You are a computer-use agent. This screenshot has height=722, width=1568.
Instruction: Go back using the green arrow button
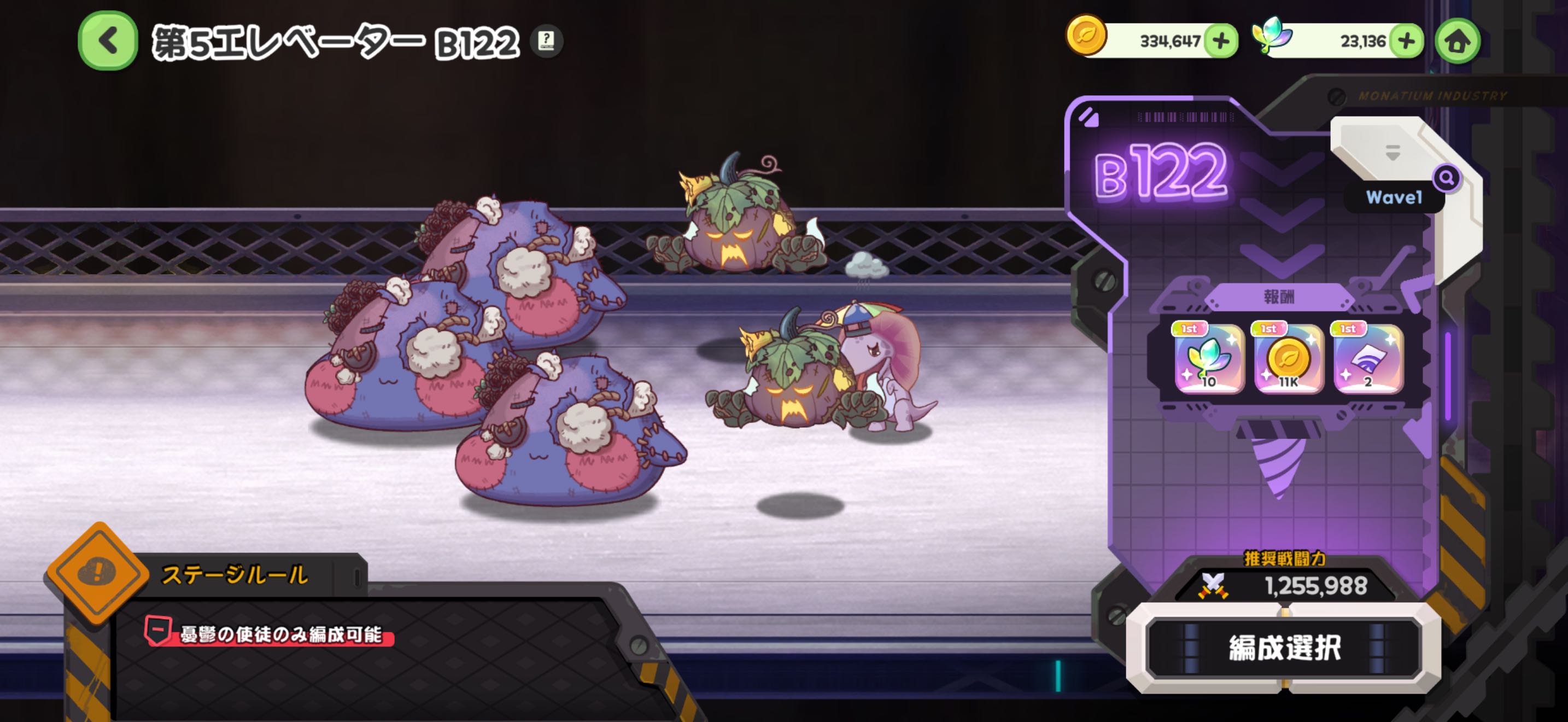[x=108, y=41]
